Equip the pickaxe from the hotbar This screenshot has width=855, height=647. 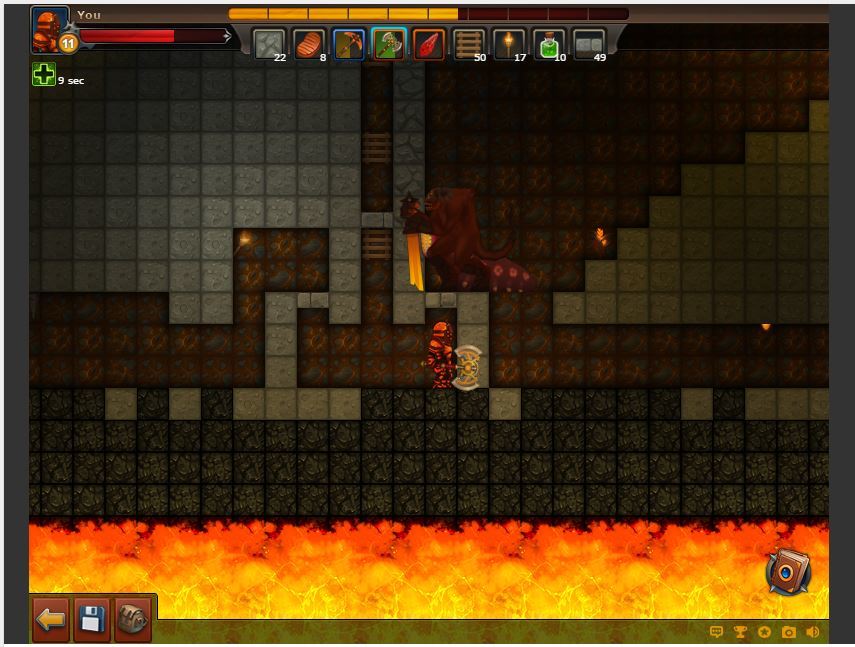click(349, 44)
